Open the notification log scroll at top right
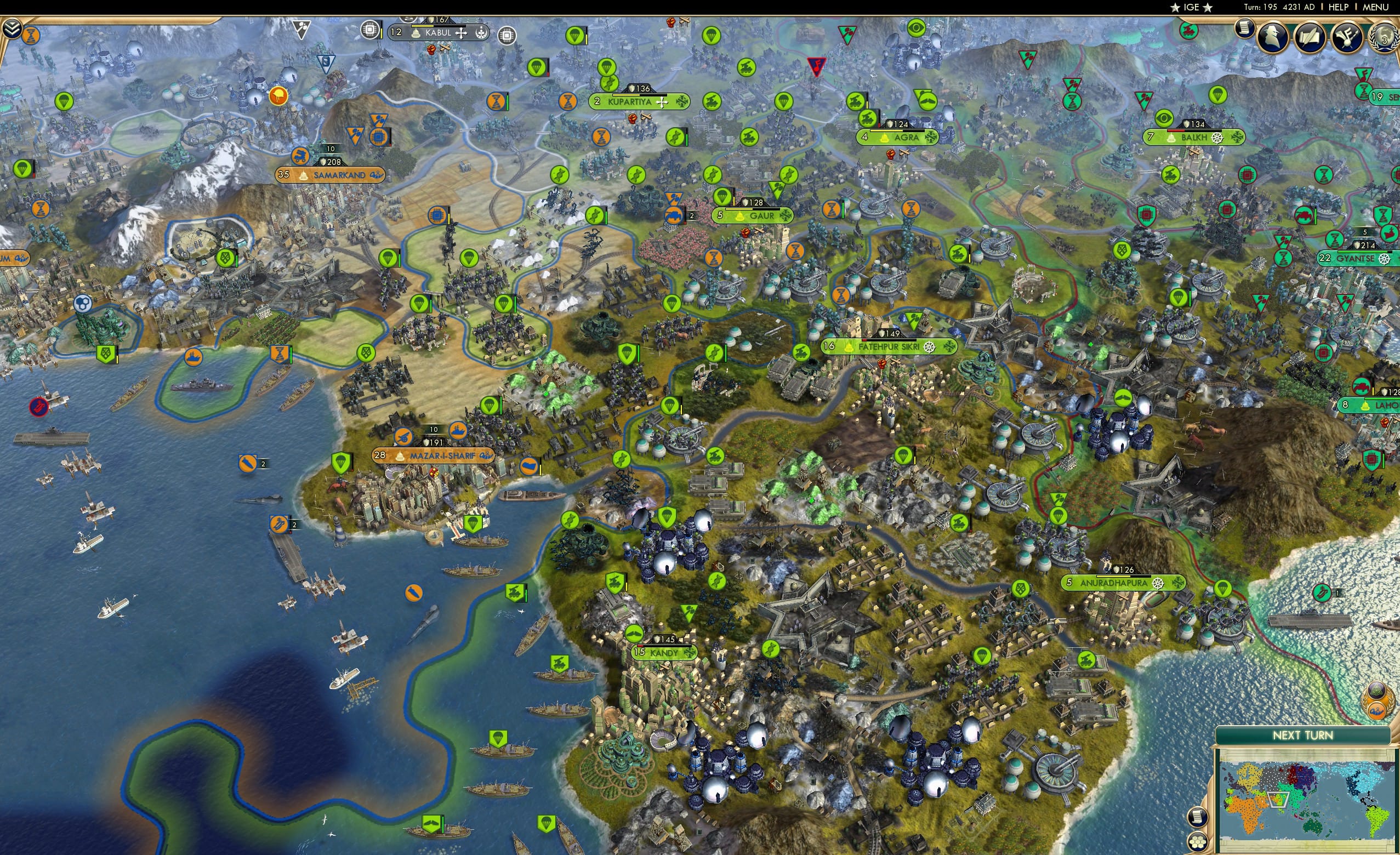Viewport: 1400px width, 855px height. click(1245, 29)
